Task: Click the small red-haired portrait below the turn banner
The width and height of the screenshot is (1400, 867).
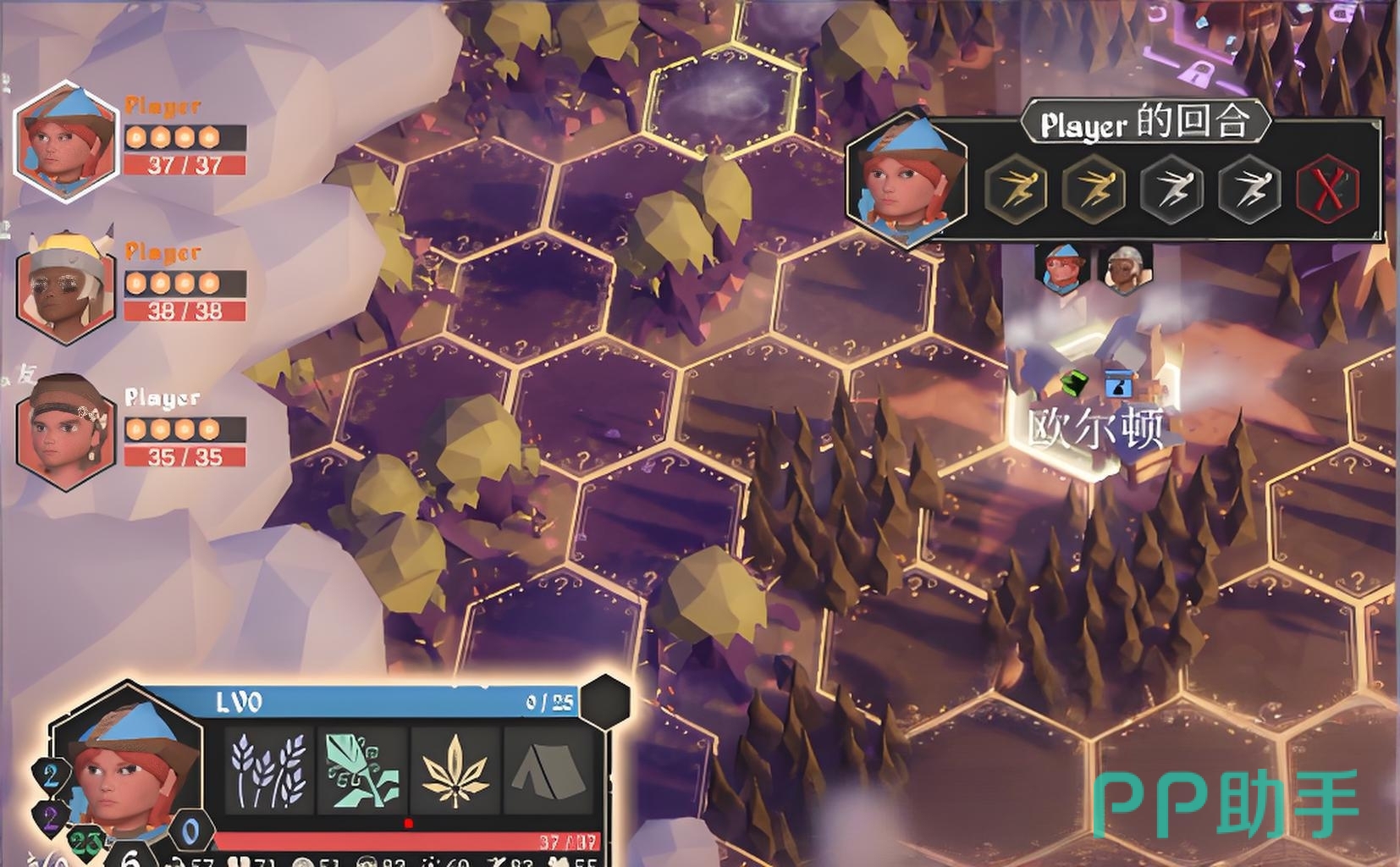Action: click(x=1062, y=269)
